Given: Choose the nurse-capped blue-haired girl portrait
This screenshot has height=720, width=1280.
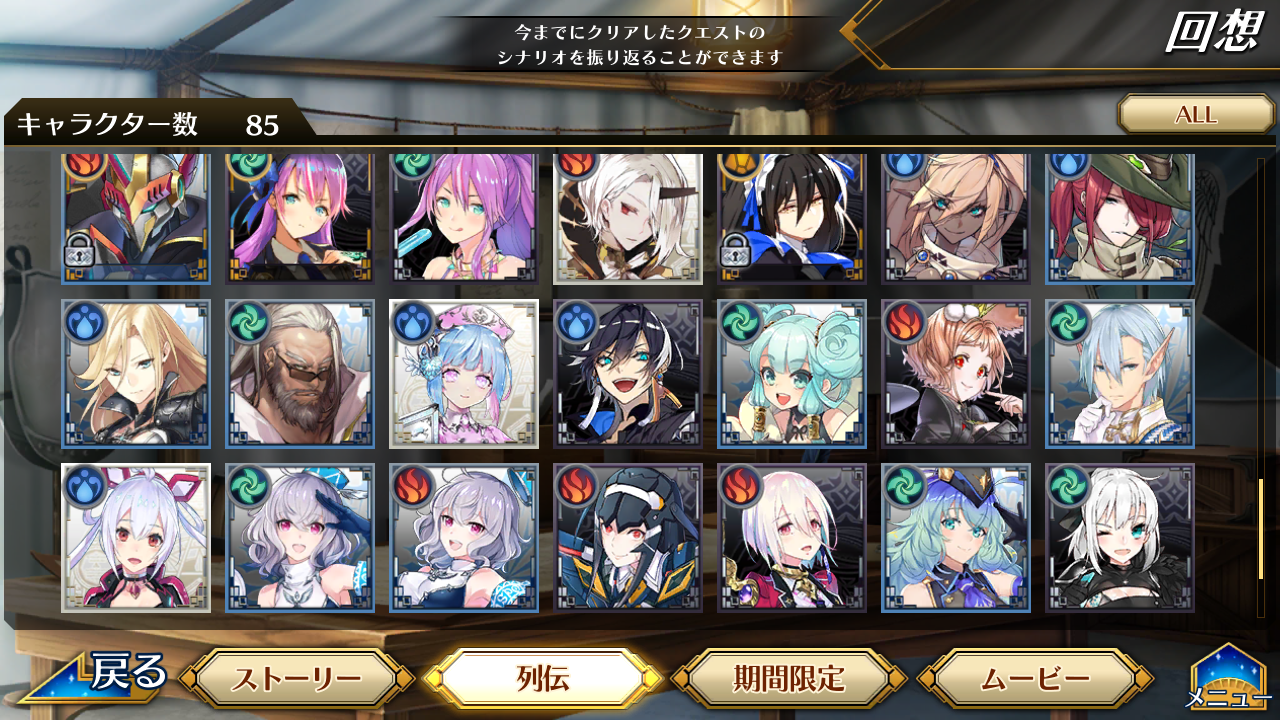Looking at the screenshot, I should pos(463,374).
